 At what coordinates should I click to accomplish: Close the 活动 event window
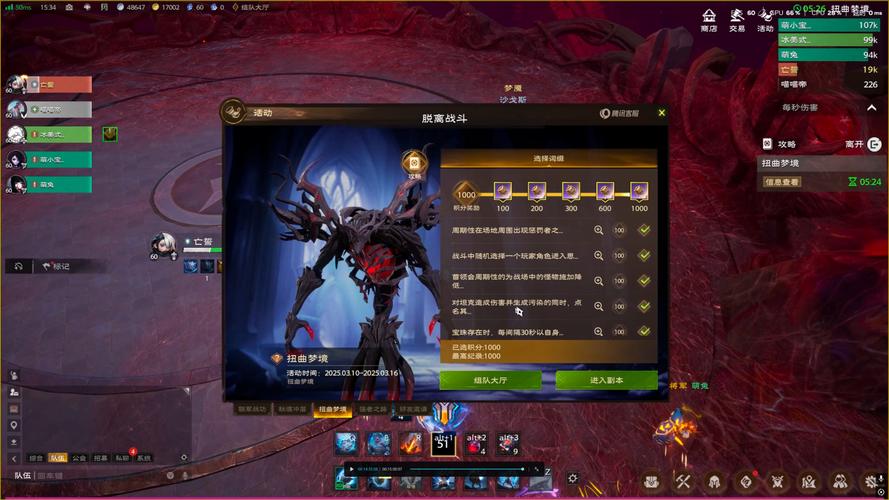661,113
